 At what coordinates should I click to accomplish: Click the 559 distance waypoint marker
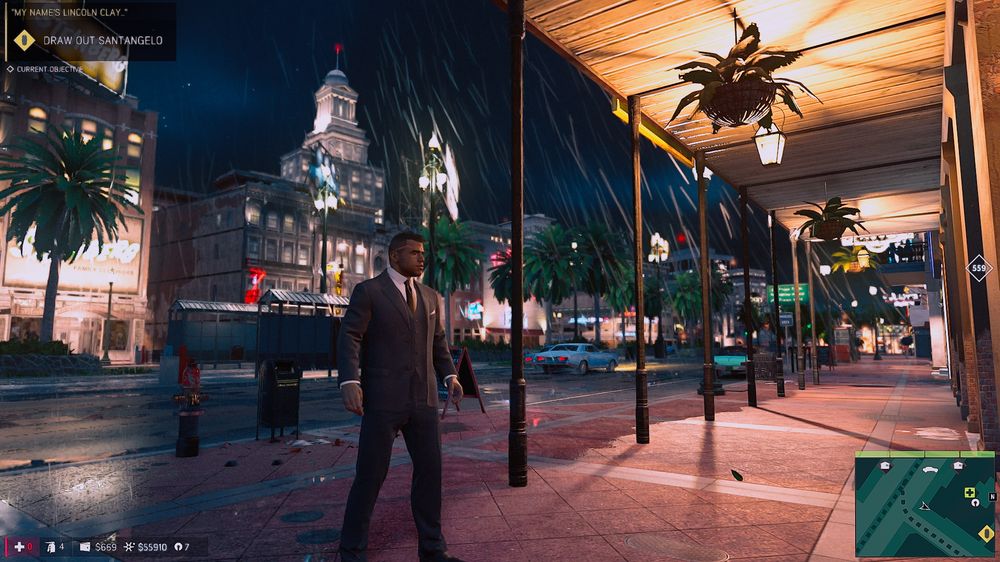[978, 268]
